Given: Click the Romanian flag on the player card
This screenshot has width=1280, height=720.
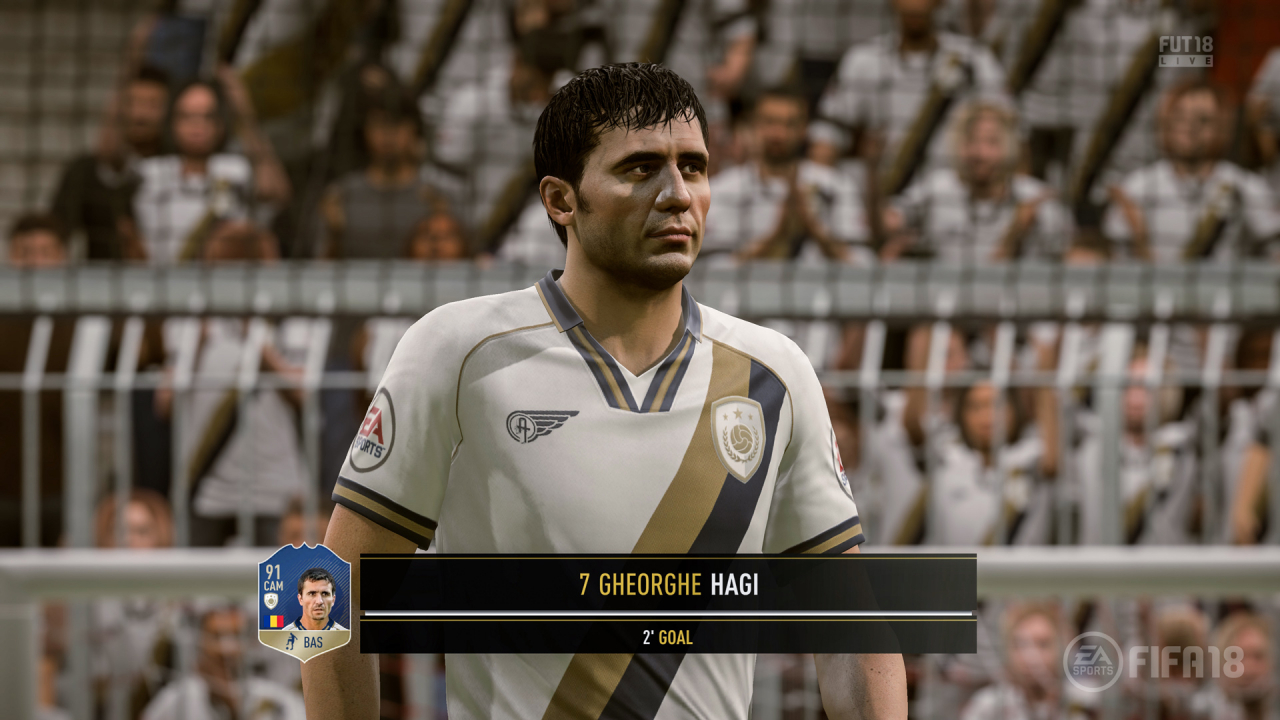Looking at the screenshot, I should [x=273, y=621].
